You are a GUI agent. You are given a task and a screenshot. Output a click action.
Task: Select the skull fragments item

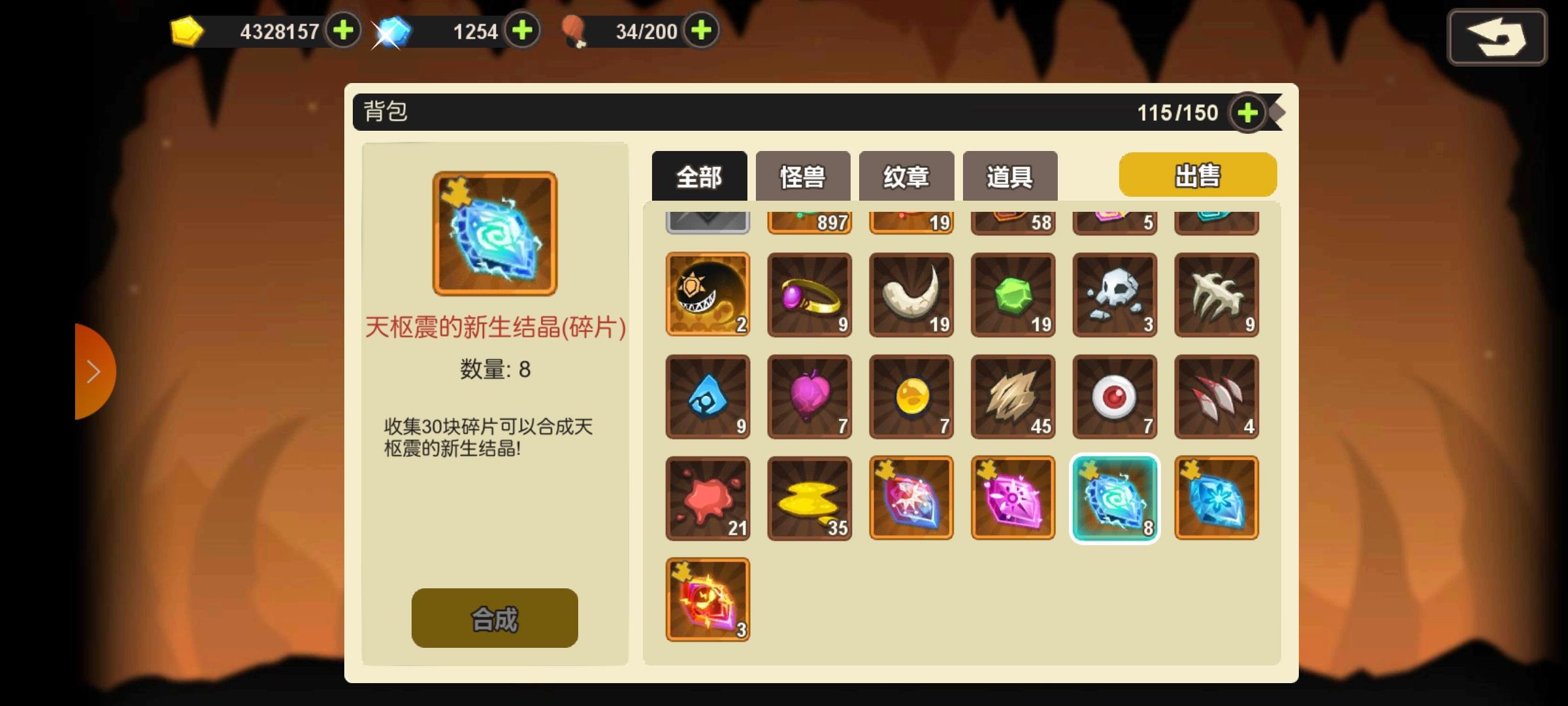pos(1115,295)
